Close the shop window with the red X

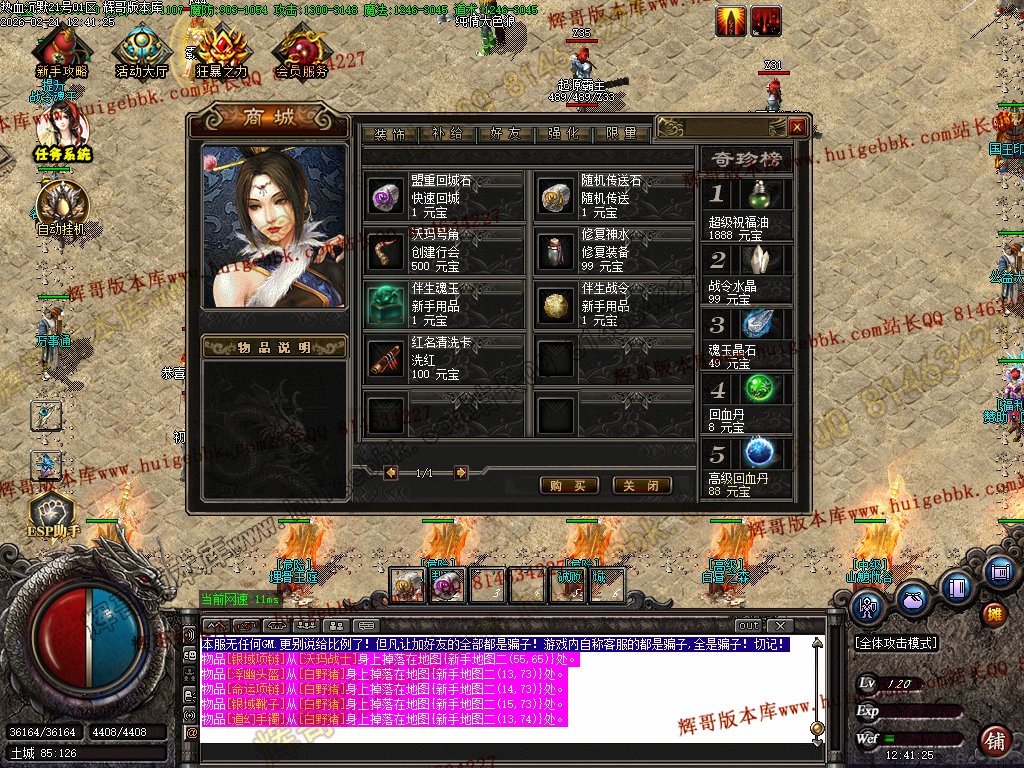point(797,127)
